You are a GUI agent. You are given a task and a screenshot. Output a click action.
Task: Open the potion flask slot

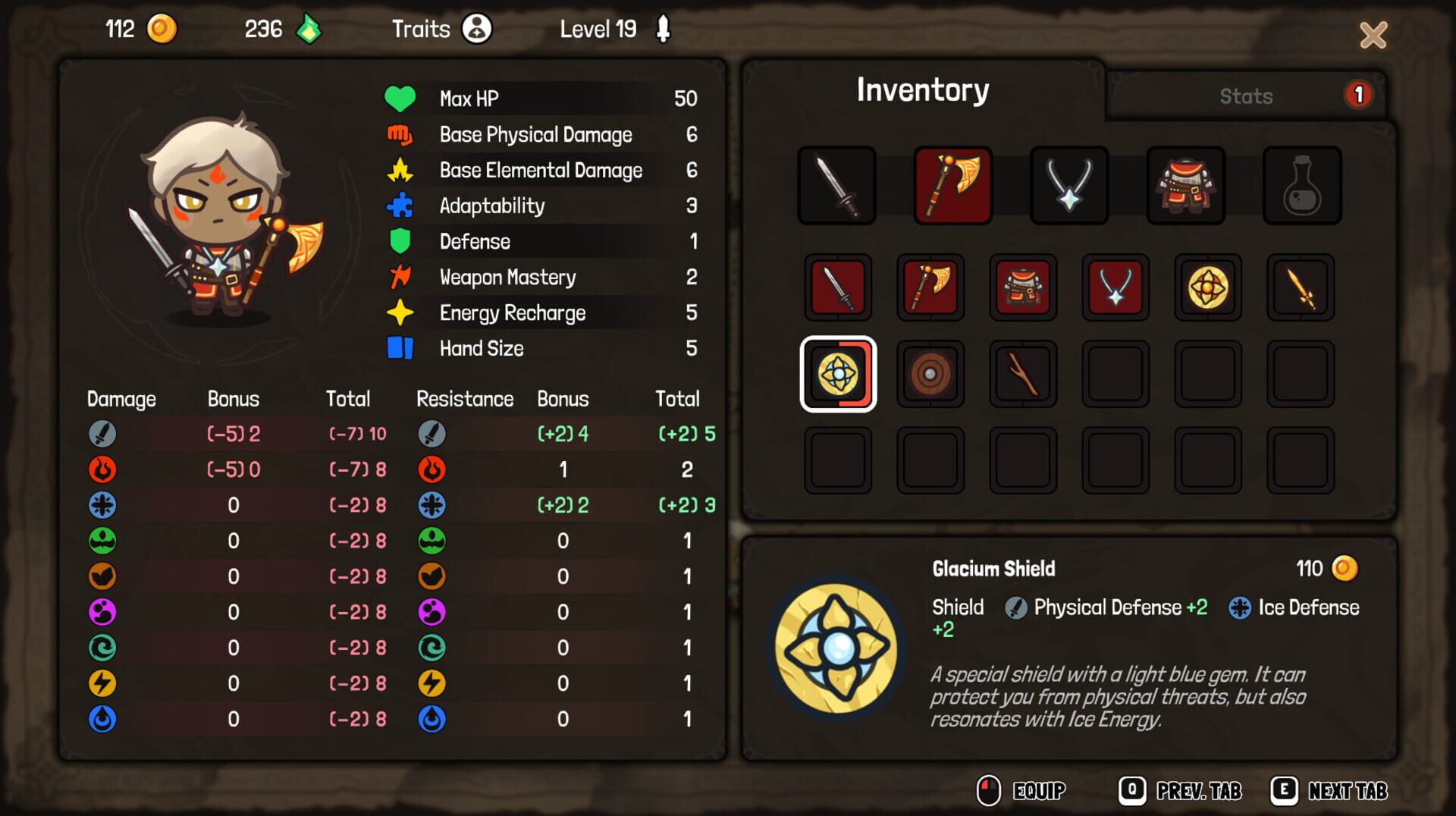click(1303, 184)
